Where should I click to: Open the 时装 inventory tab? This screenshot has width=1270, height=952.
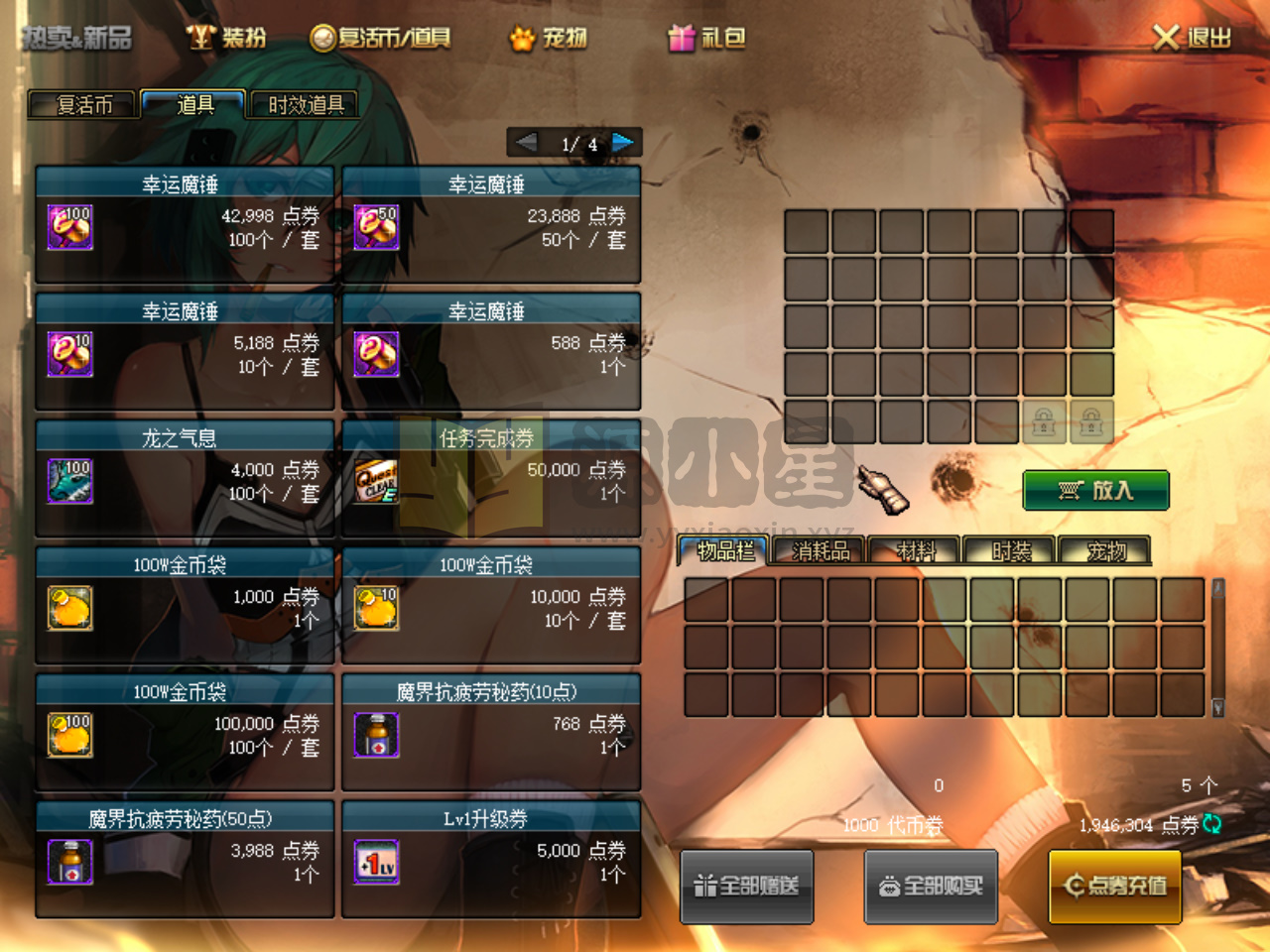(x=1007, y=550)
